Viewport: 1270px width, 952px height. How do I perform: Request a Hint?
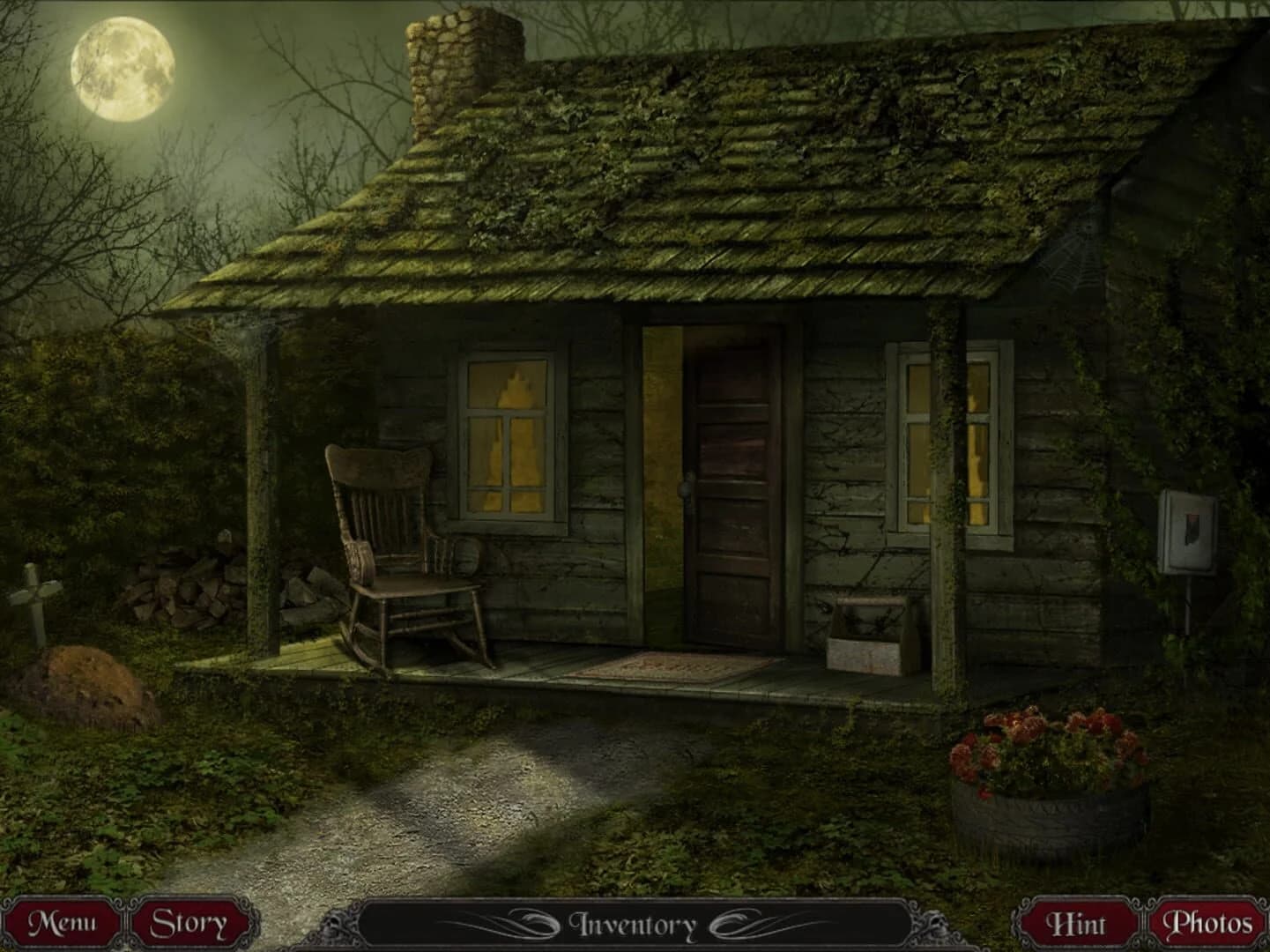pyautogui.click(x=1079, y=924)
